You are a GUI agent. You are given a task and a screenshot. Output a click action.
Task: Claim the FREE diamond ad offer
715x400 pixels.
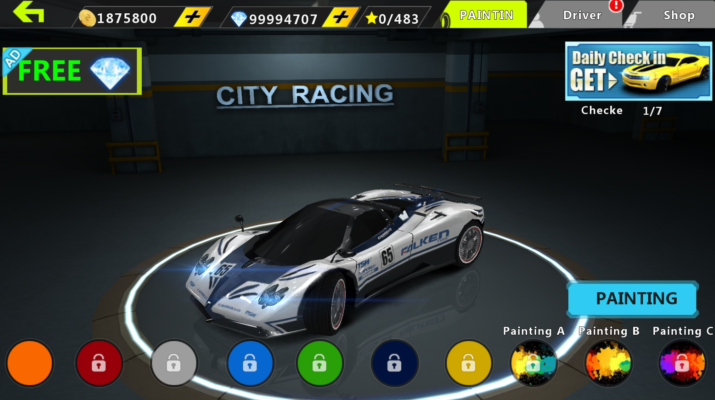coord(72,71)
